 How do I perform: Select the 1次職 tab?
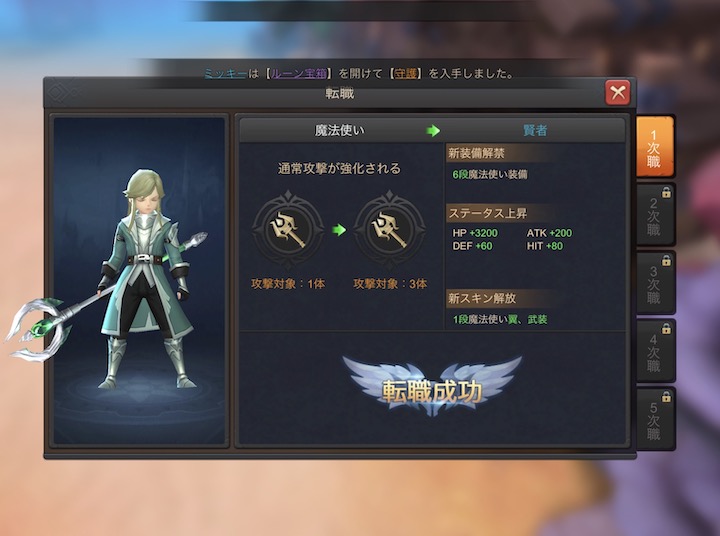pos(654,147)
